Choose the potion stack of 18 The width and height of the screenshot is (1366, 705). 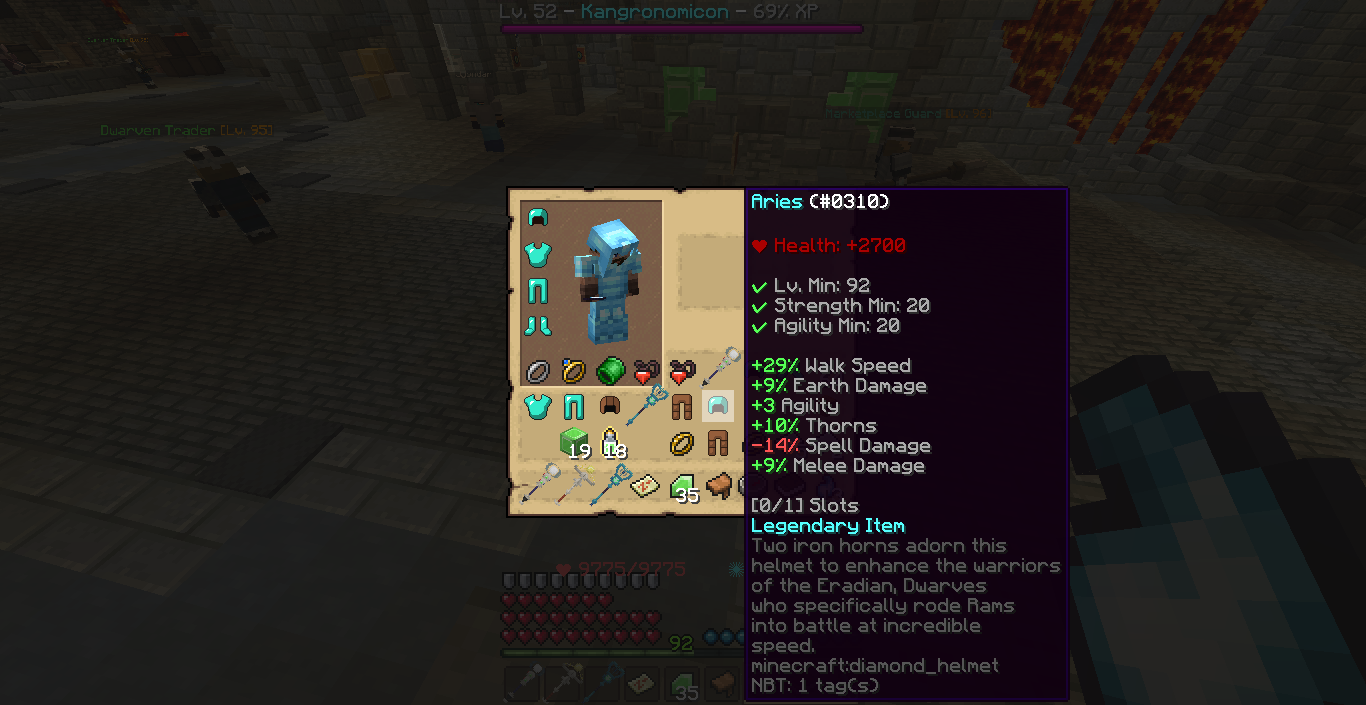(610, 441)
